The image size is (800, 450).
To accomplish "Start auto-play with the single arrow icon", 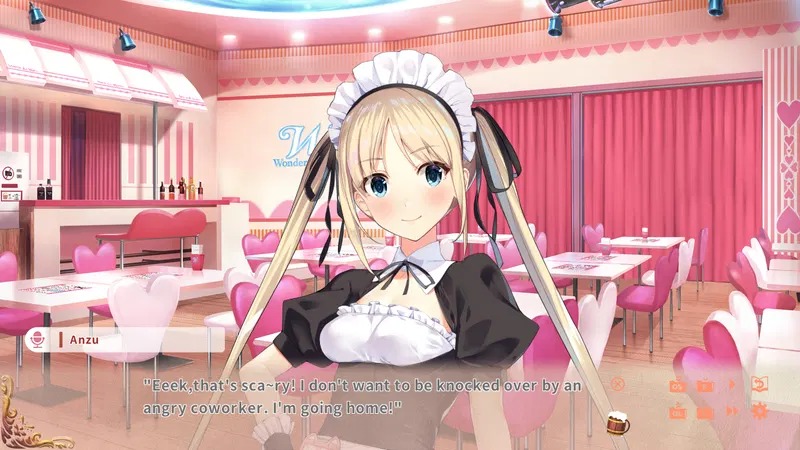I will [732, 385].
